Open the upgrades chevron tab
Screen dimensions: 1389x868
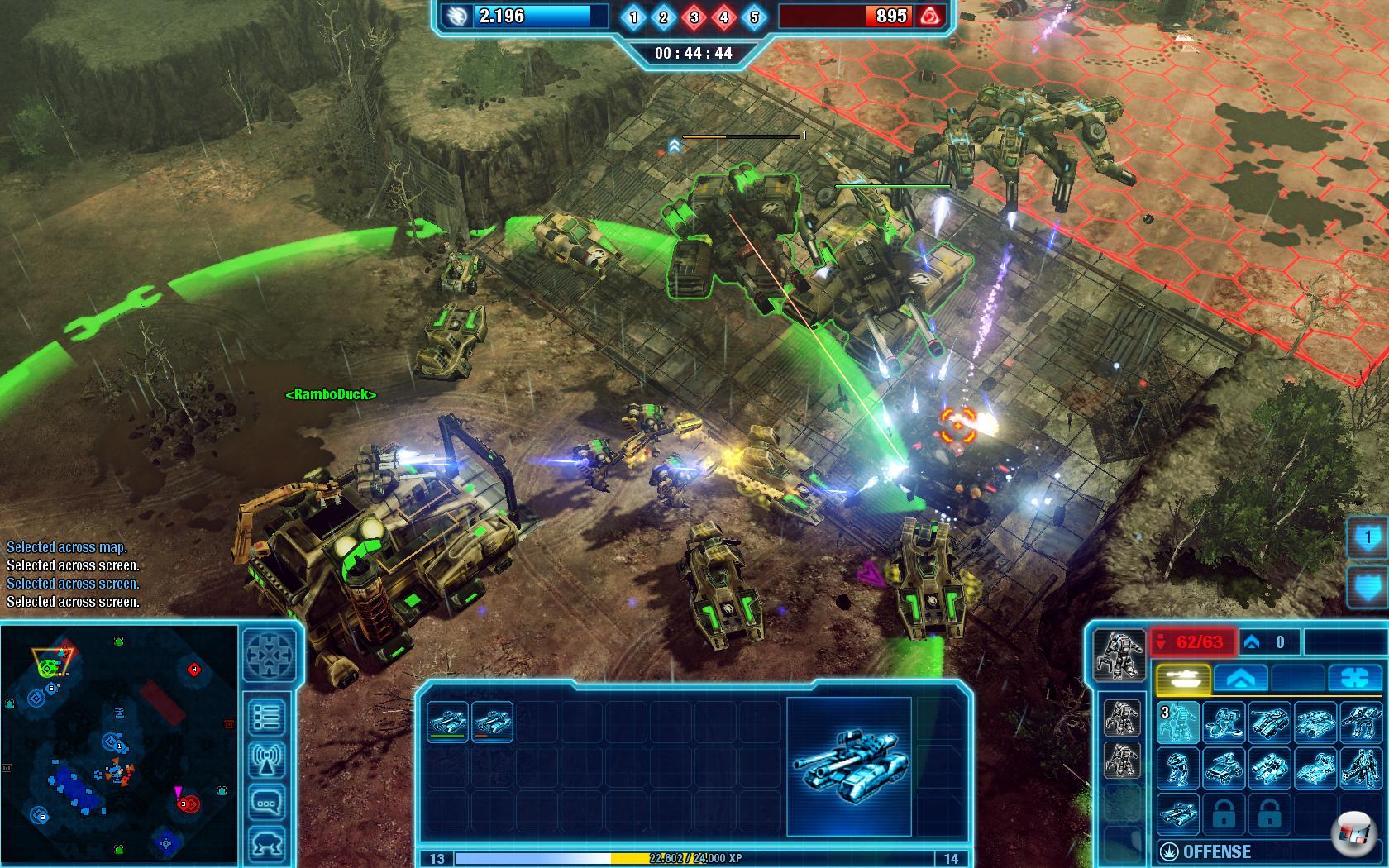(1240, 679)
